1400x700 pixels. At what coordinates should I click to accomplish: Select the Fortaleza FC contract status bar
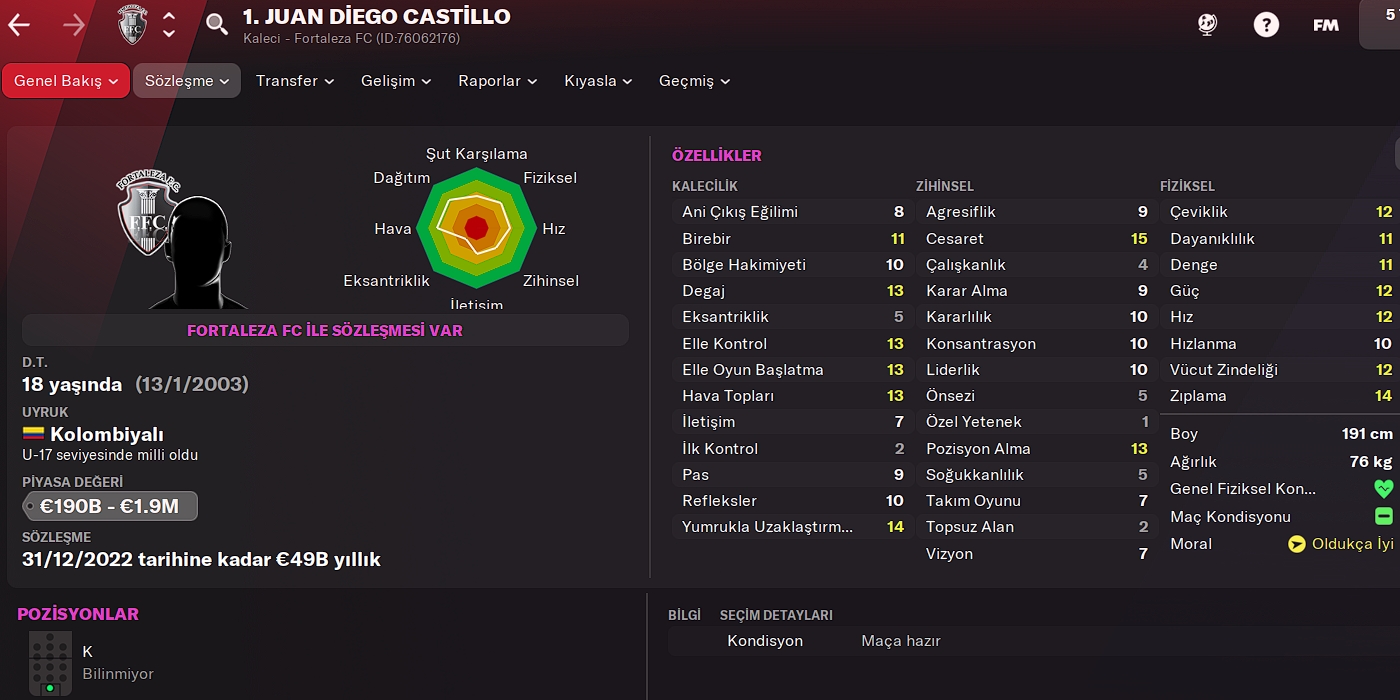(x=325, y=330)
